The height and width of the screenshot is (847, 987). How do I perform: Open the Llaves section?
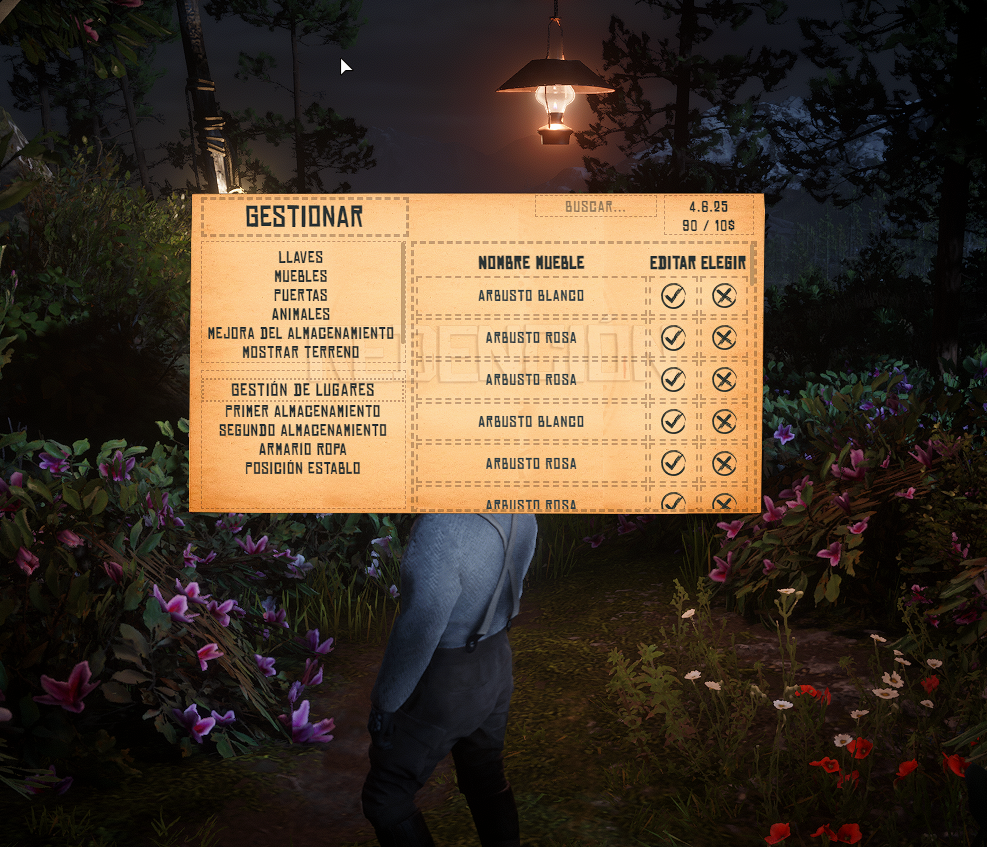(300, 257)
